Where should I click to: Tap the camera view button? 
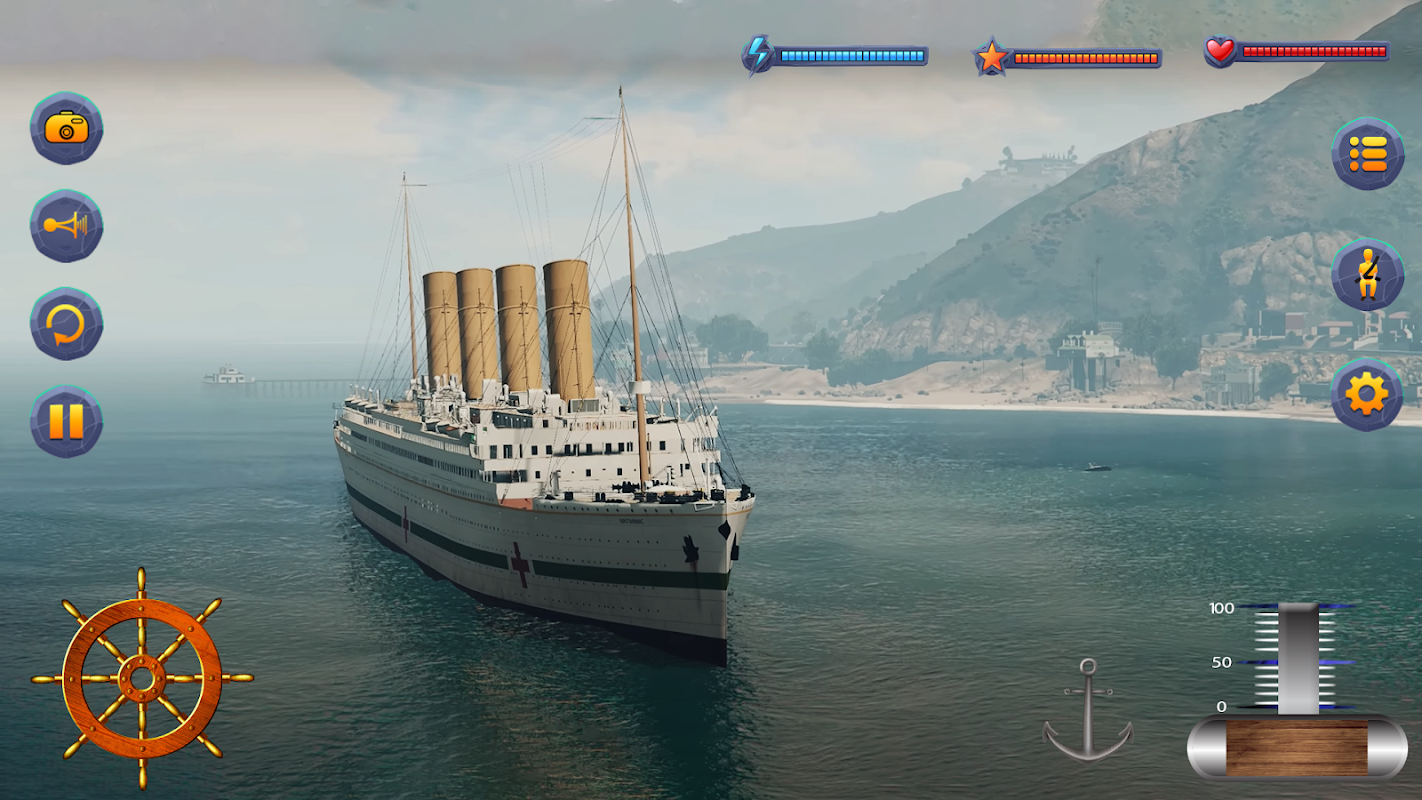coord(66,128)
